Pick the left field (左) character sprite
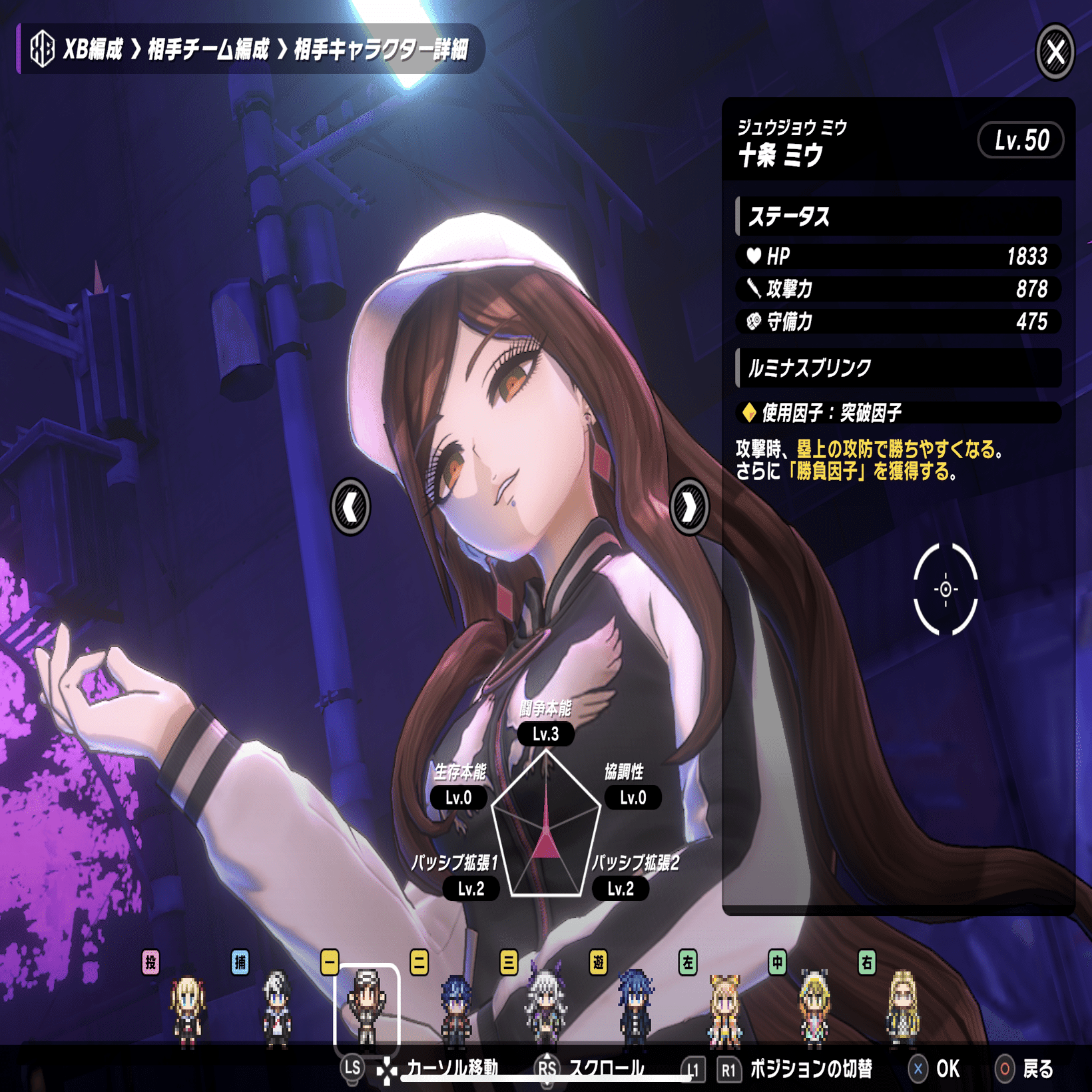 click(x=724, y=1009)
